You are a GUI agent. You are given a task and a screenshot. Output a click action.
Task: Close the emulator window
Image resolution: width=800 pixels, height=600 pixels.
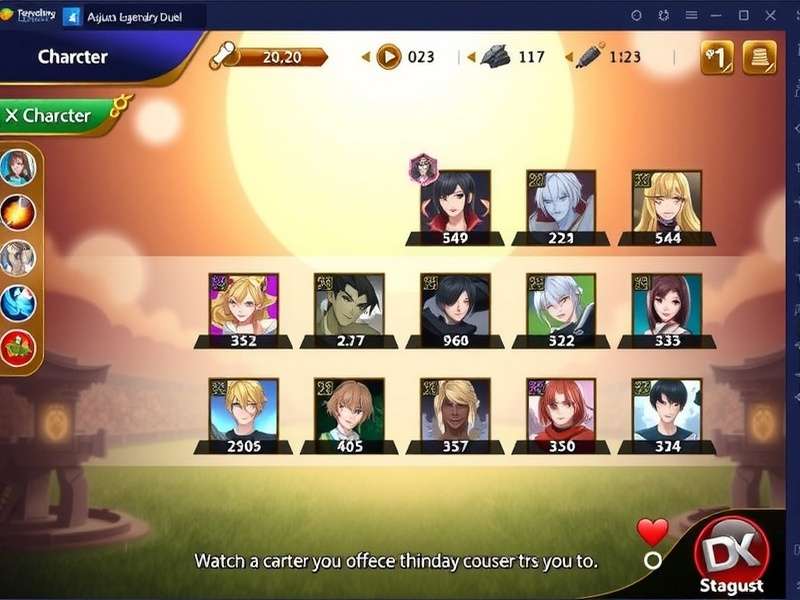[770, 15]
